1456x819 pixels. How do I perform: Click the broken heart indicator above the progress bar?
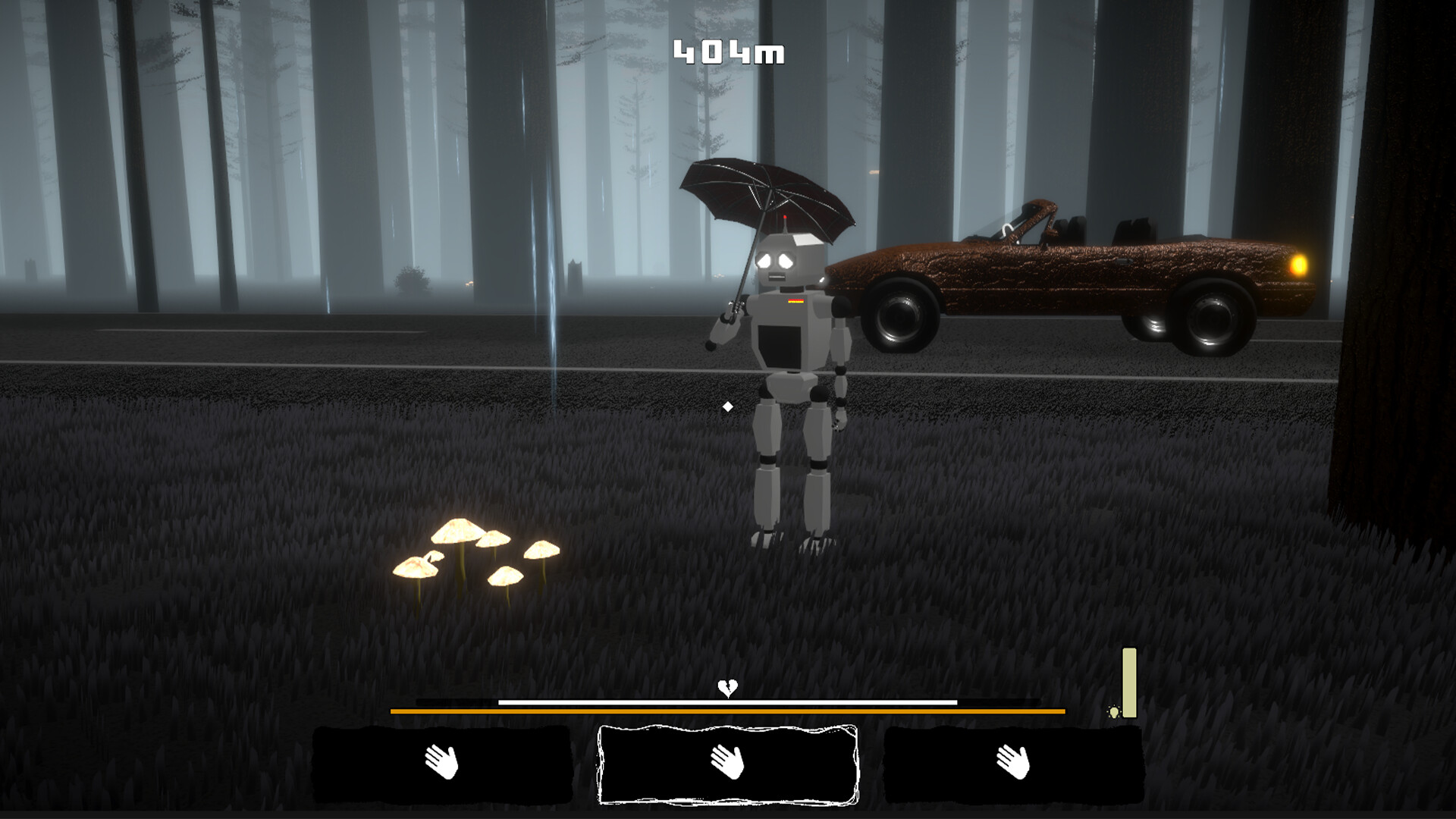727,689
